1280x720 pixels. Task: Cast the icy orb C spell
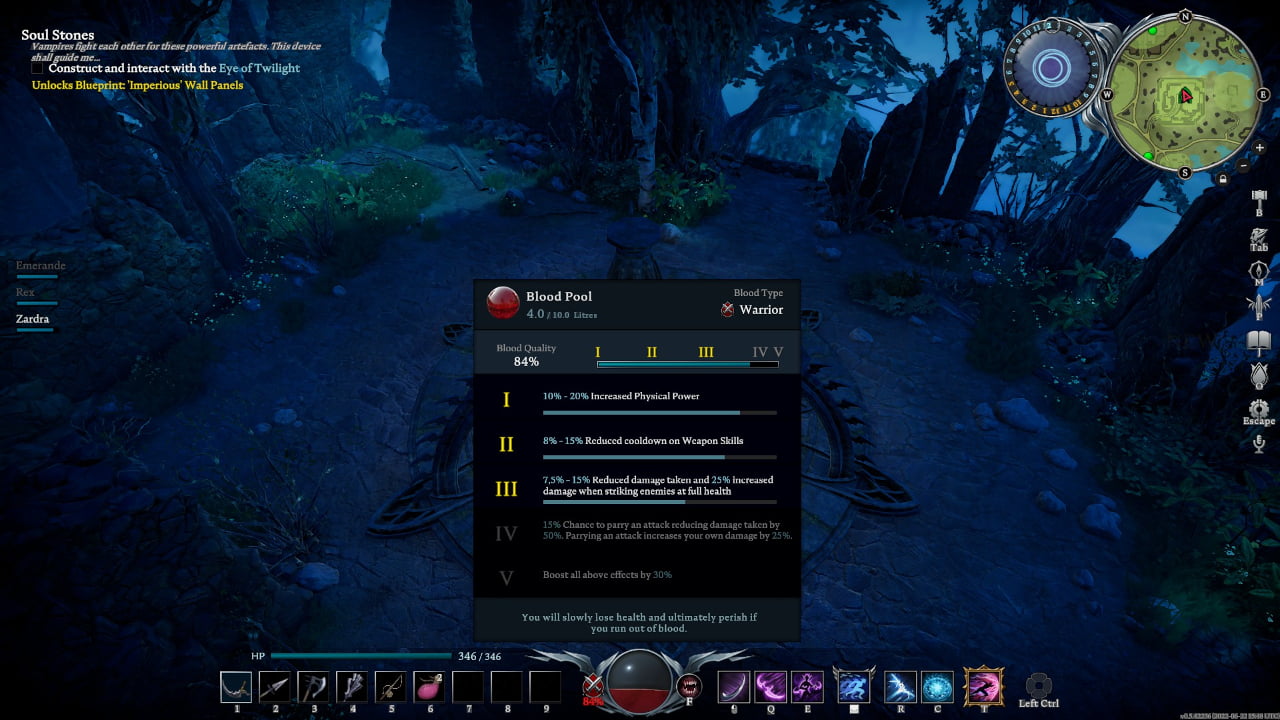coord(937,687)
